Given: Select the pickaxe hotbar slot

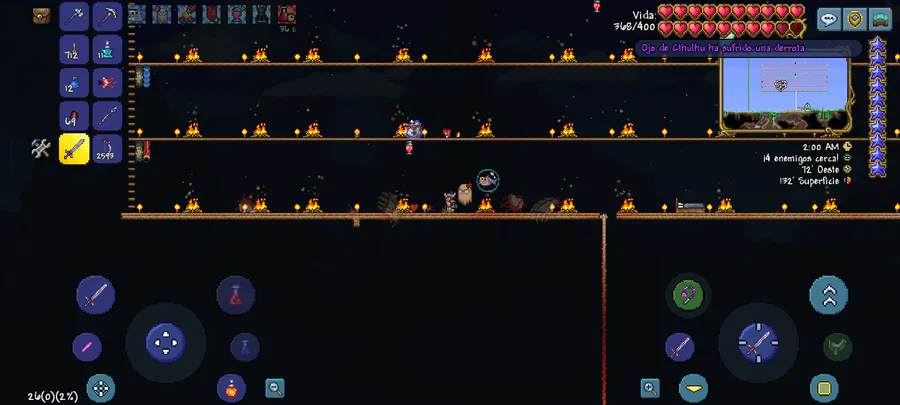Looking at the screenshot, I should click(x=108, y=16).
